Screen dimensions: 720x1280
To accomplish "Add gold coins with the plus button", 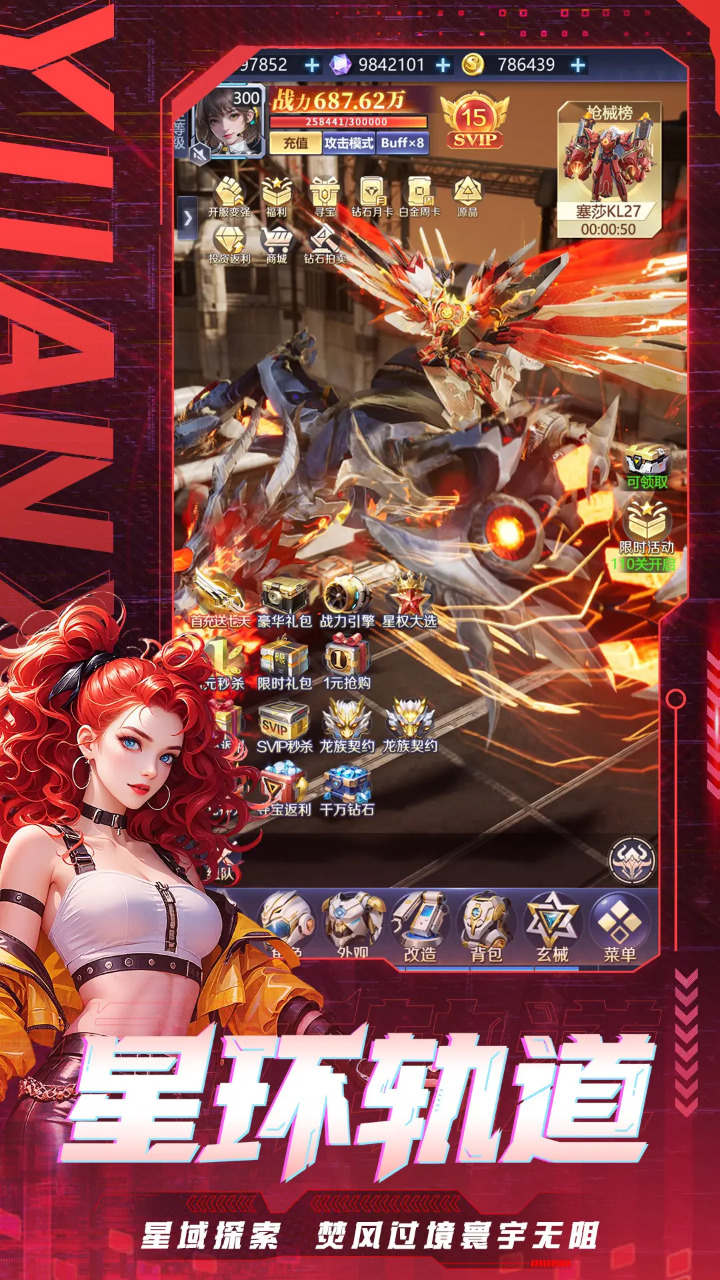I will point(578,65).
